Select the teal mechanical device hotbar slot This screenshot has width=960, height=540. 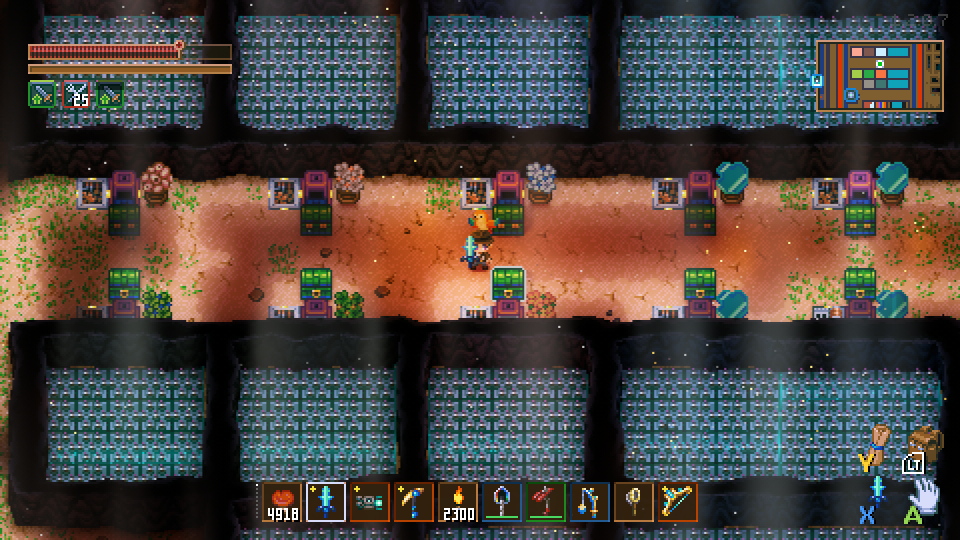click(370, 502)
